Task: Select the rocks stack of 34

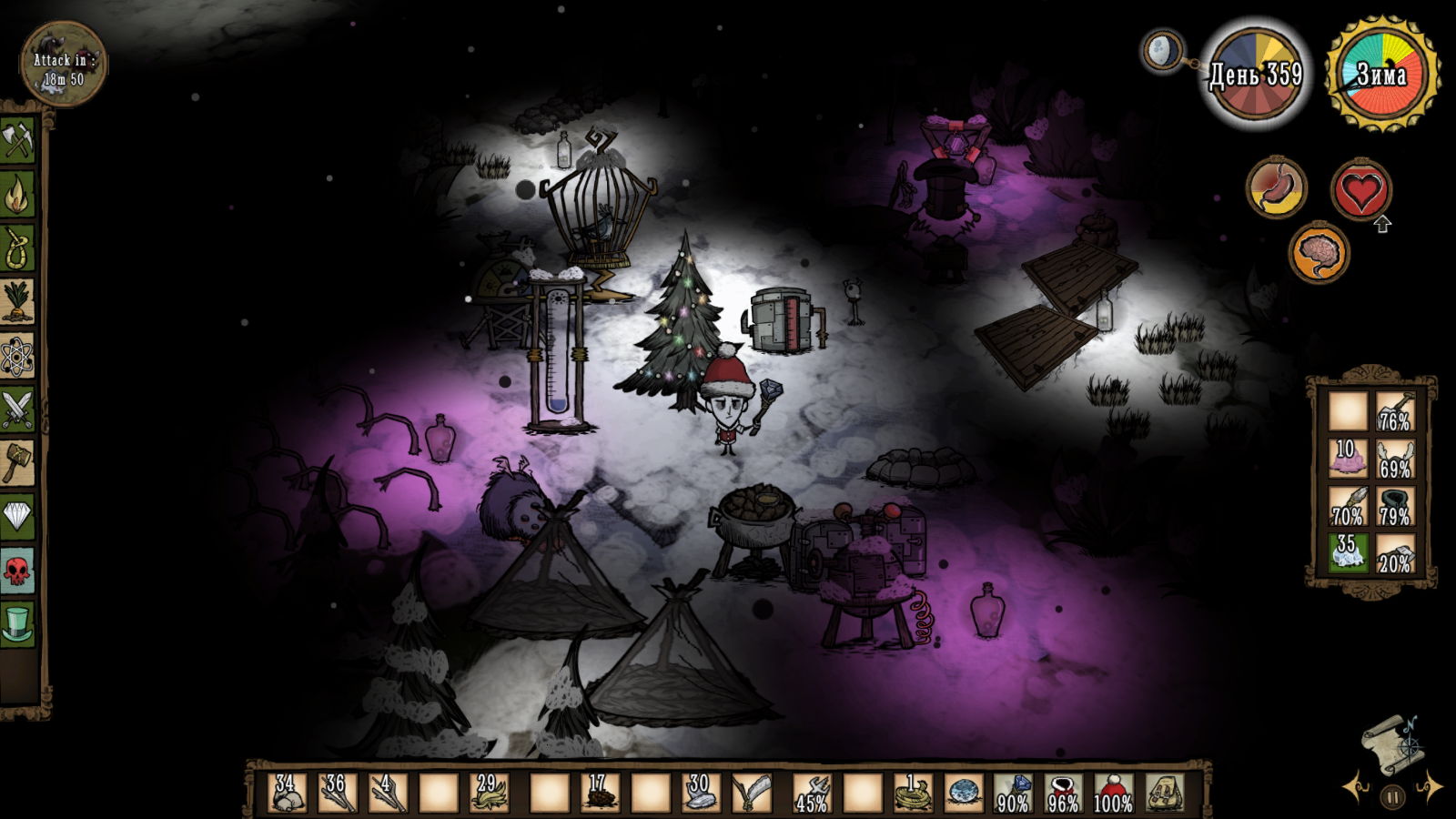Action: click(287, 793)
